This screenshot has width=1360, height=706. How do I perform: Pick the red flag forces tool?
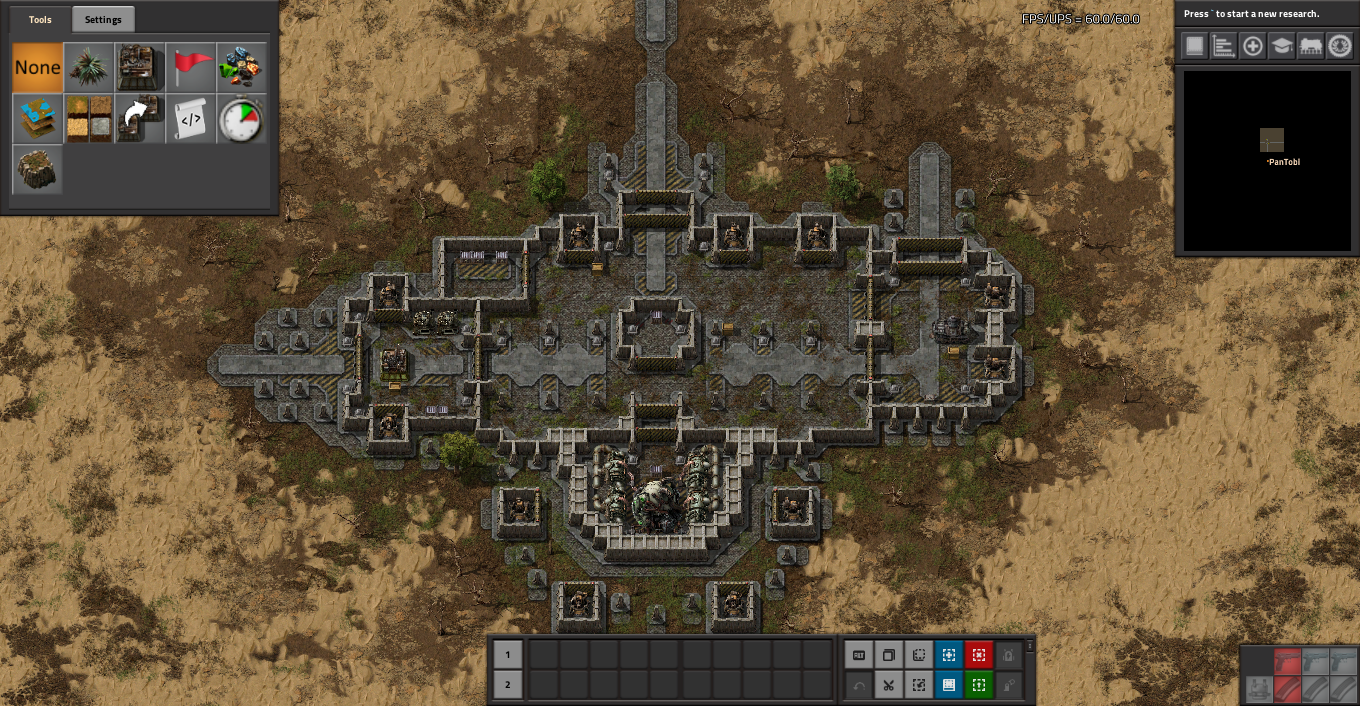pos(191,68)
